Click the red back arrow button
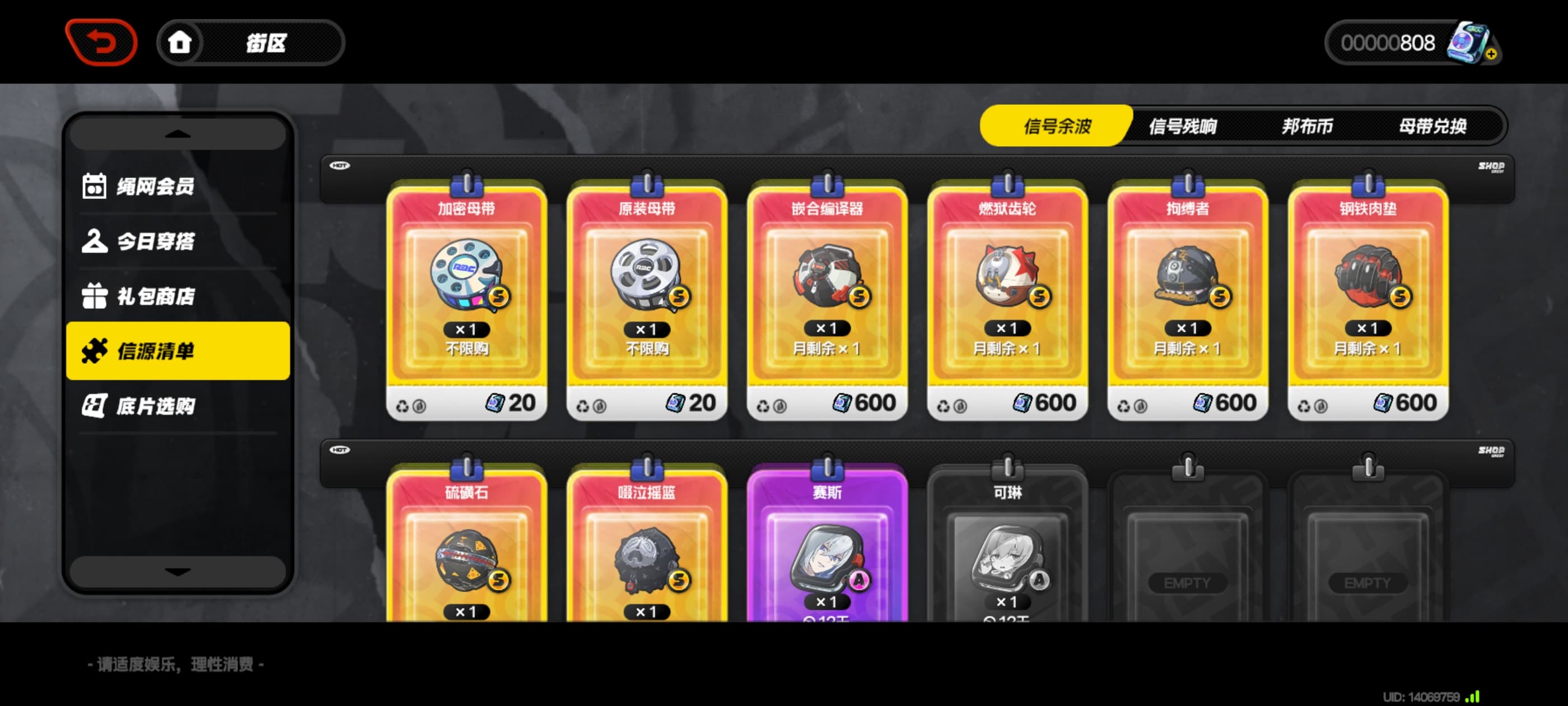 coord(101,42)
